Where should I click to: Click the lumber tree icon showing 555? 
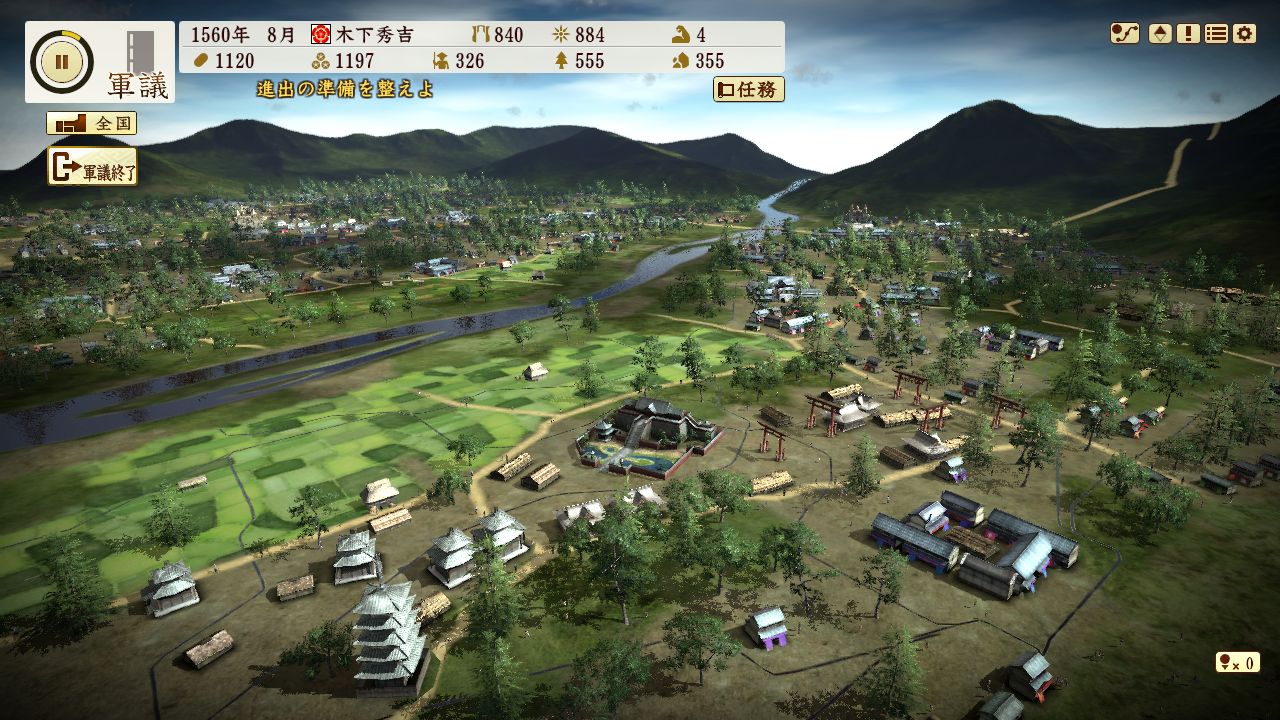[564, 60]
